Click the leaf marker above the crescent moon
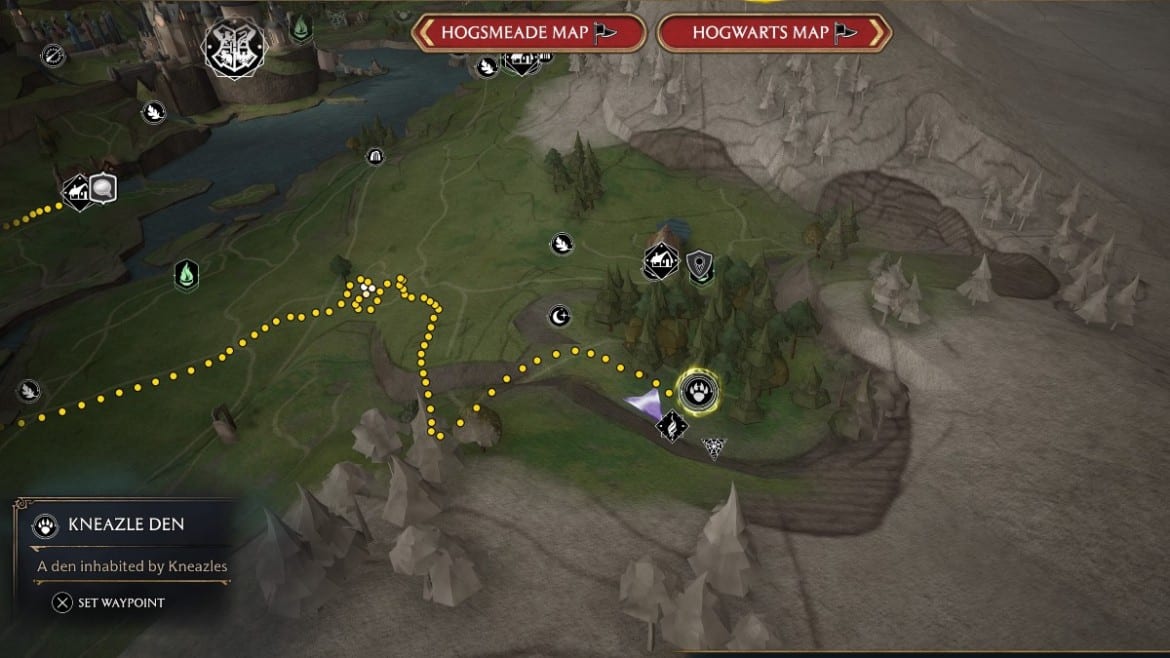The width and height of the screenshot is (1170, 658). tap(561, 243)
